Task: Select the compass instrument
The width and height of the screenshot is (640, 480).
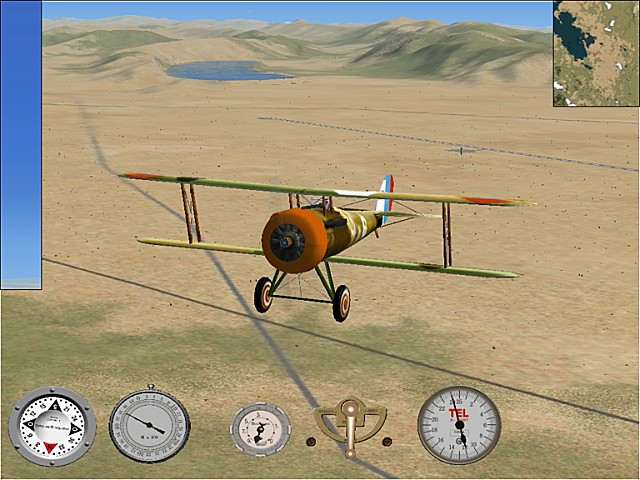Action: pyautogui.click(x=52, y=426)
